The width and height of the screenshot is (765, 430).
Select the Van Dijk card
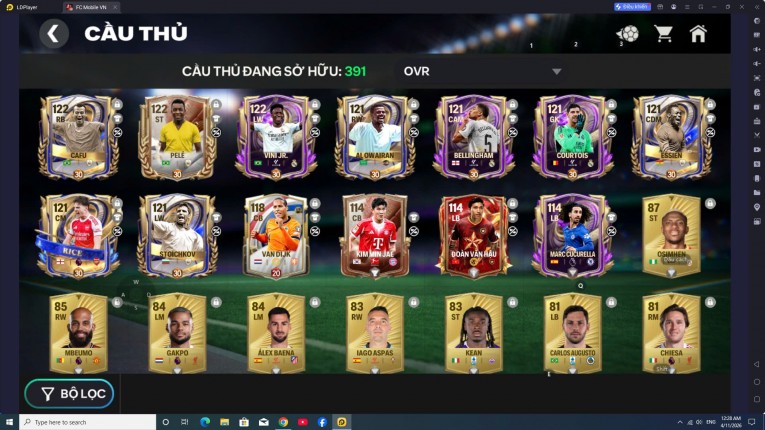pyautogui.click(x=275, y=235)
